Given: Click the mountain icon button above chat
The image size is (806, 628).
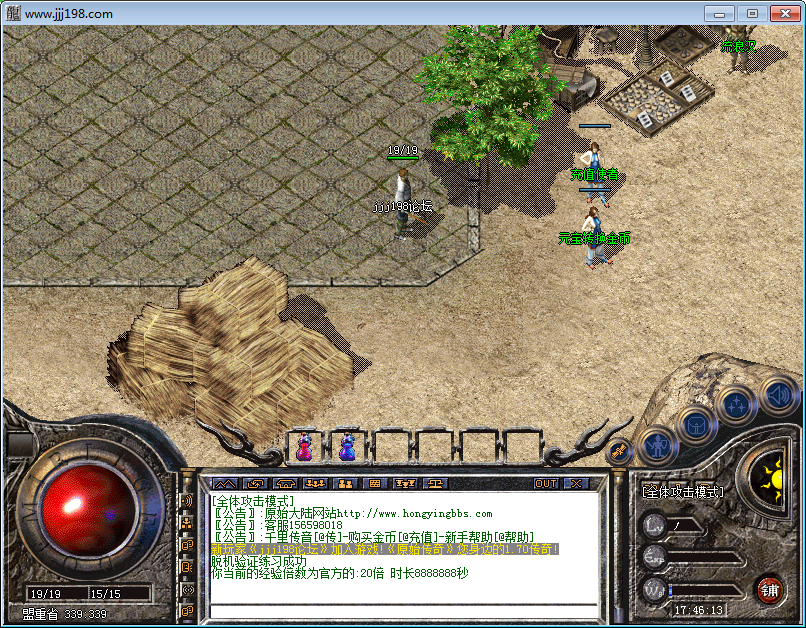Looking at the screenshot, I should pyautogui.click(x=222, y=483).
